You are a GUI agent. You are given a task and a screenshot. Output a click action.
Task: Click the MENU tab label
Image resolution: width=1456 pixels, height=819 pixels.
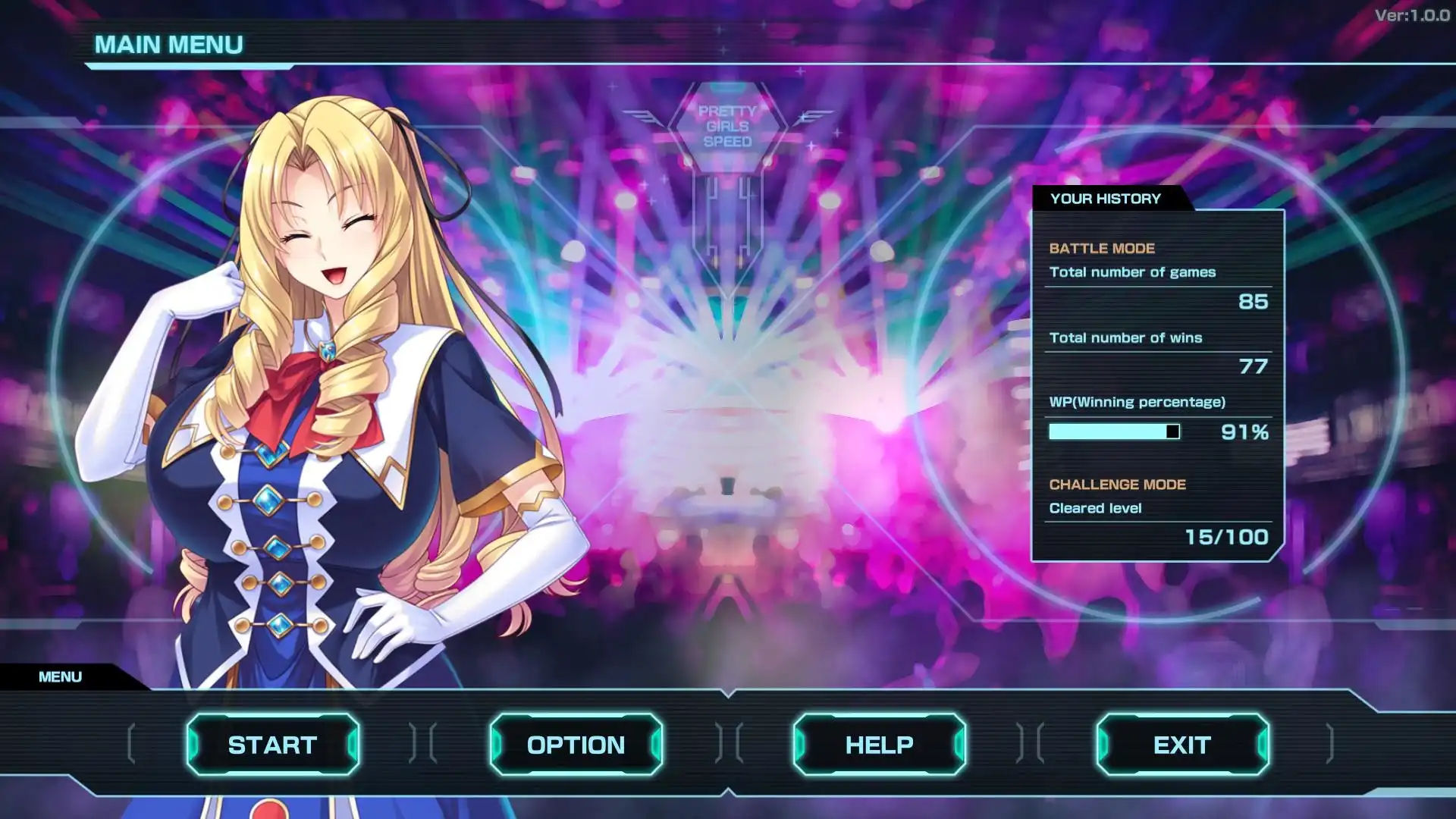tap(61, 676)
